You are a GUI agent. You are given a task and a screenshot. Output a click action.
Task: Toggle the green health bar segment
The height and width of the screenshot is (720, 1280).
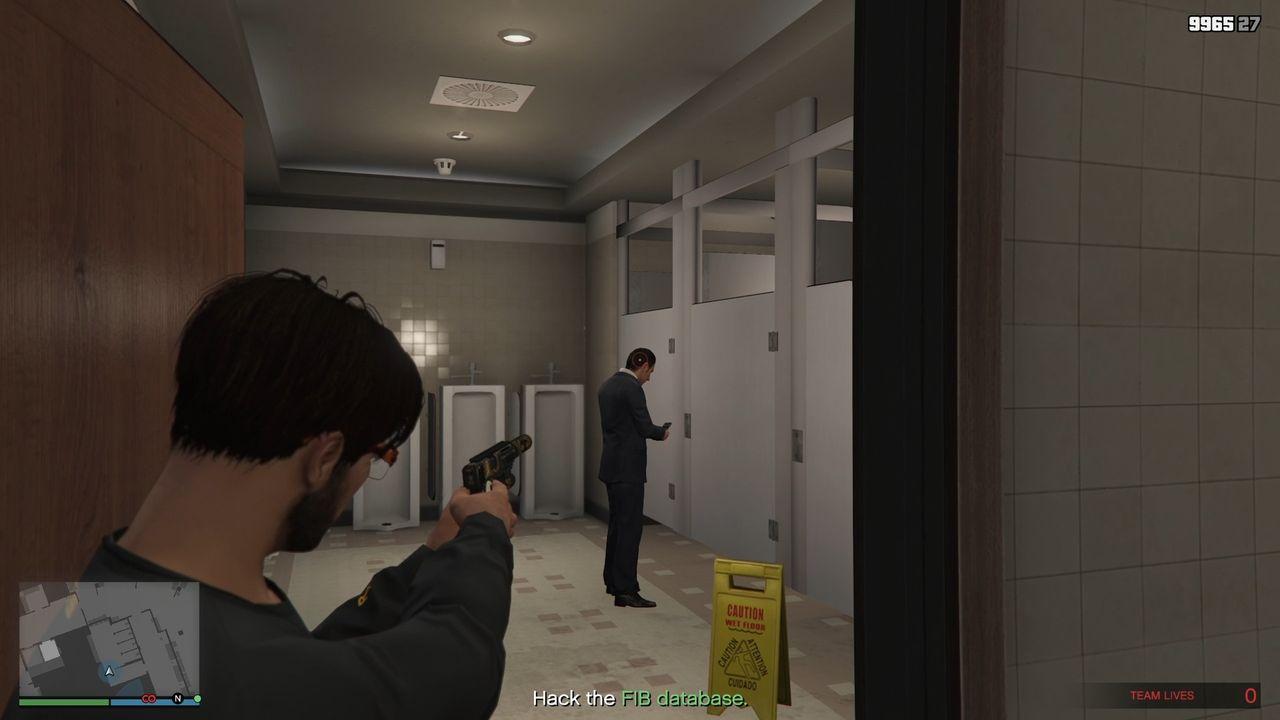tap(62, 701)
